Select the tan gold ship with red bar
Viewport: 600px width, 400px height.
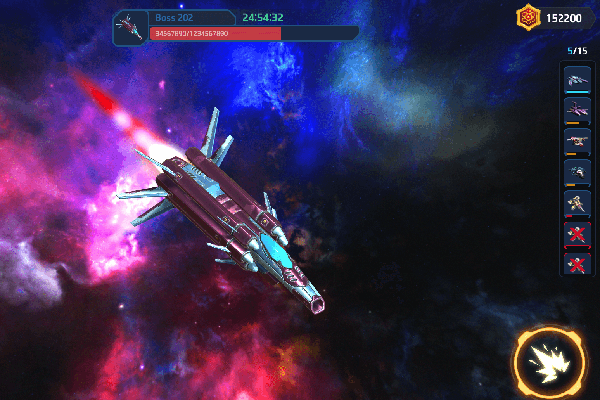click(577, 203)
